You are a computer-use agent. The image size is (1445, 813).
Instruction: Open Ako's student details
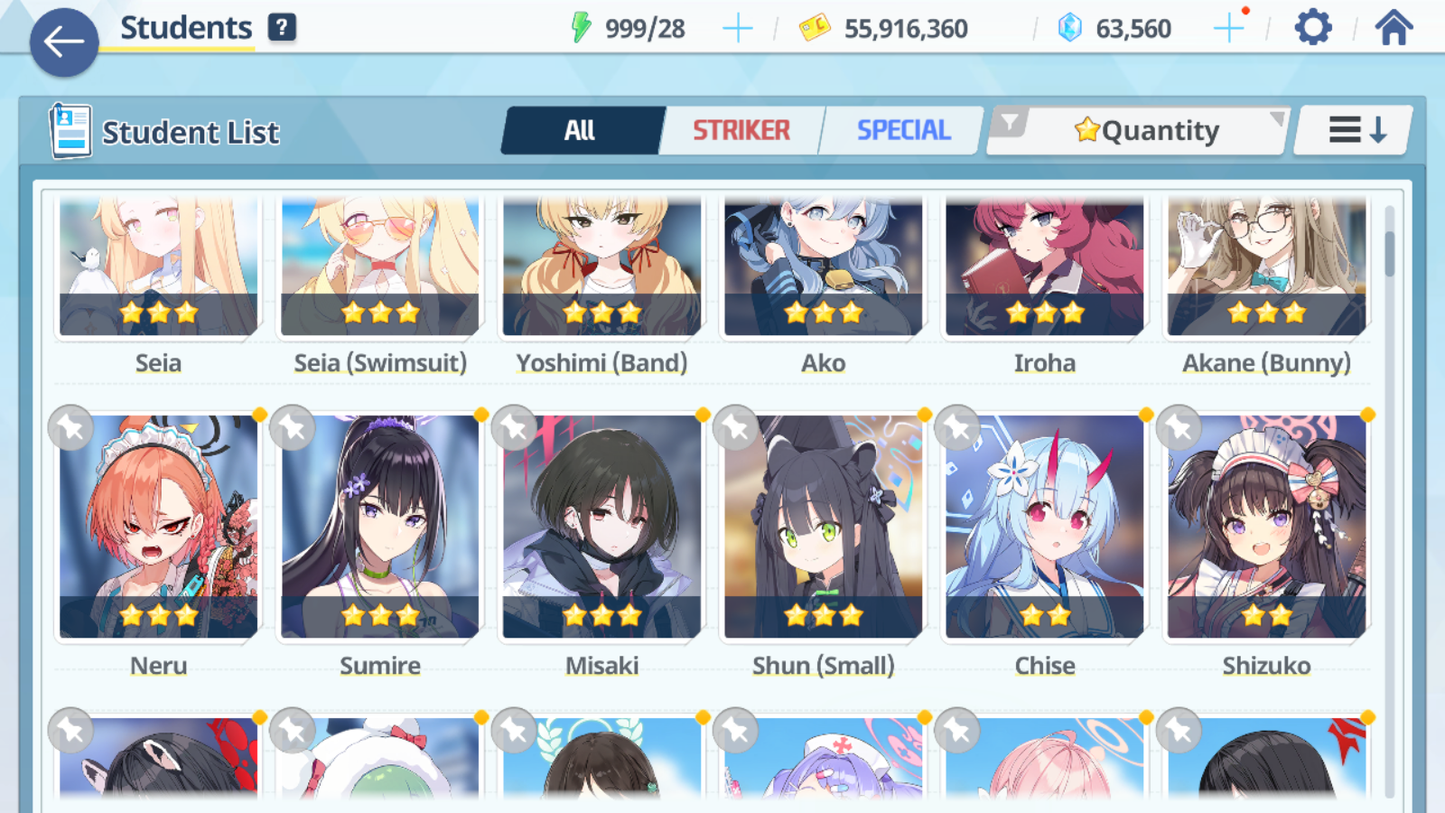click(x=822, y=265)
